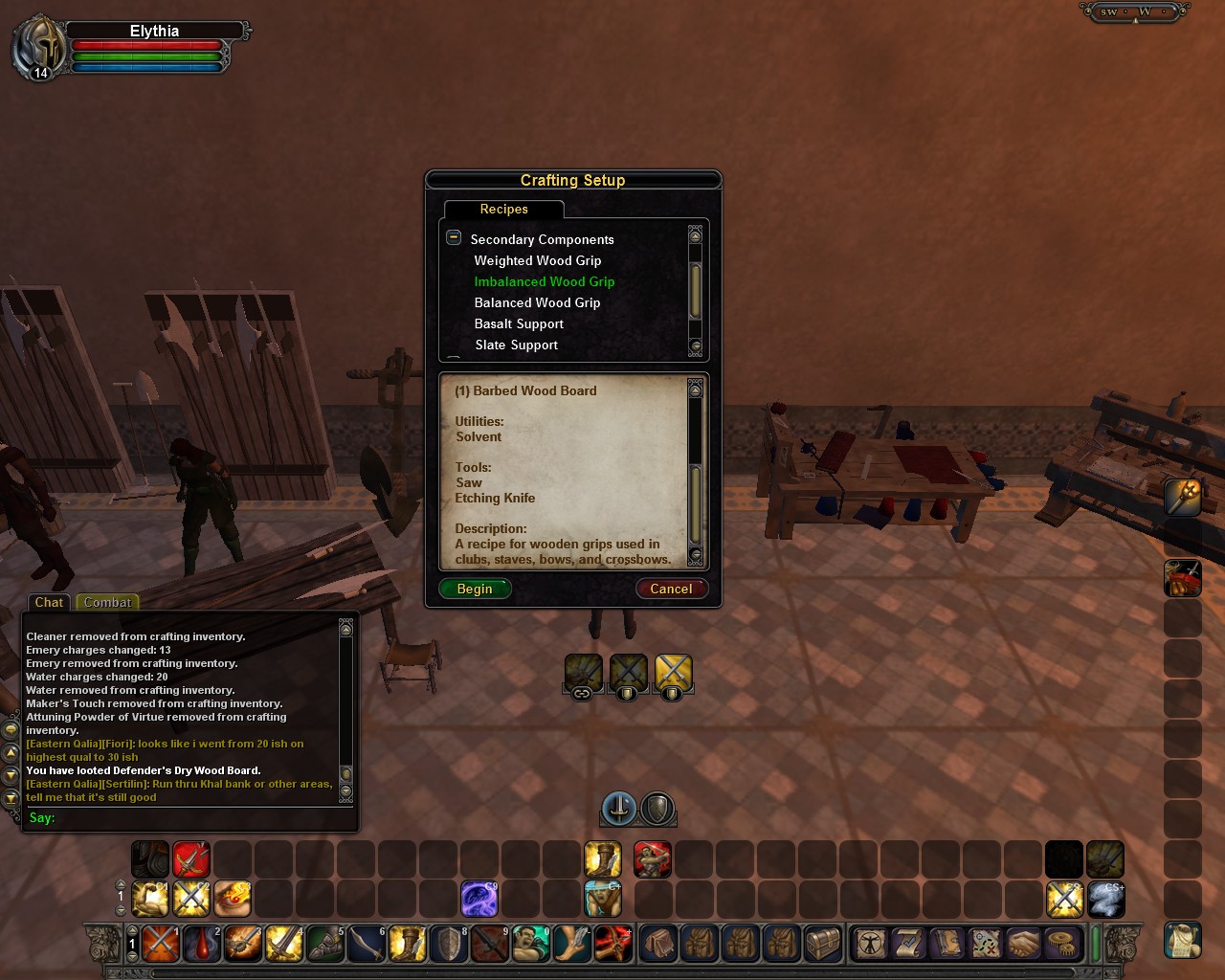
Task: Select the Weighted Wood Grip recipe
Action: (538, 260)
